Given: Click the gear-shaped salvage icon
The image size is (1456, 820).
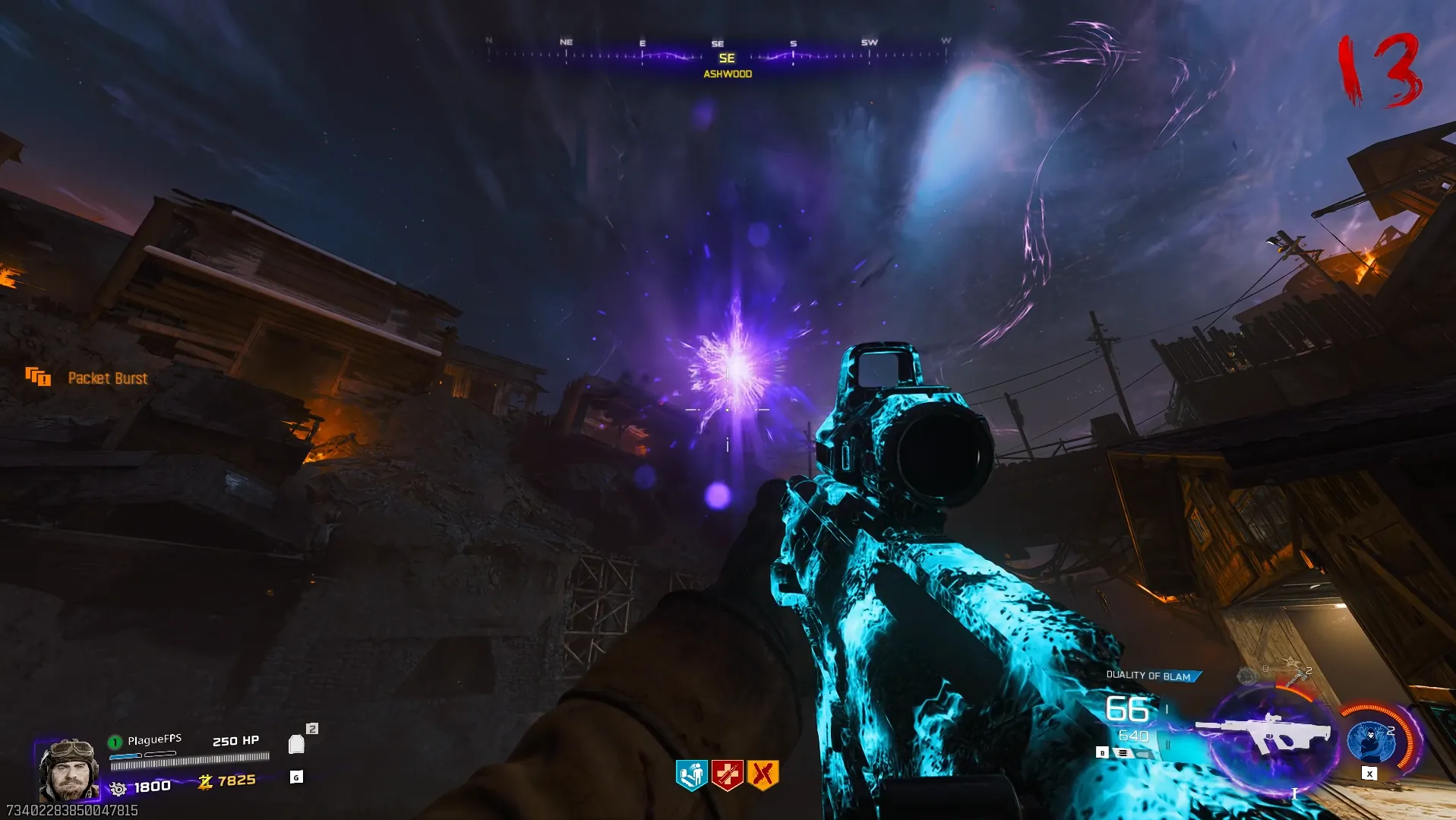Looking at the screenshot, I should click(x=118, y=788).
